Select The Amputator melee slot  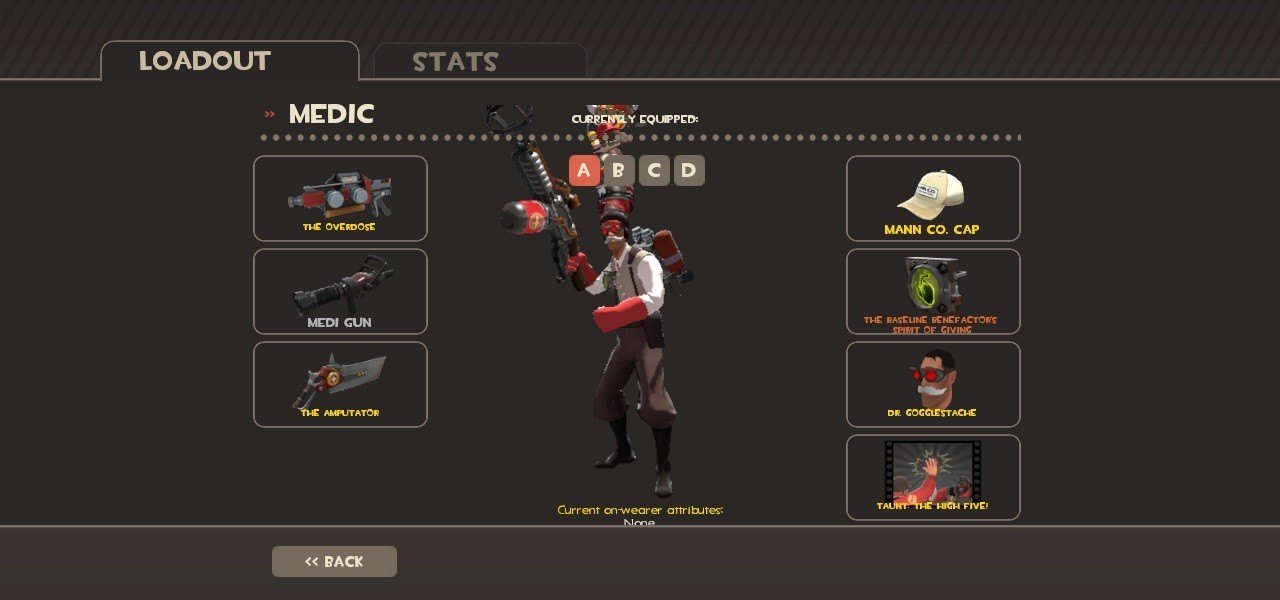[x=340, y=384]
